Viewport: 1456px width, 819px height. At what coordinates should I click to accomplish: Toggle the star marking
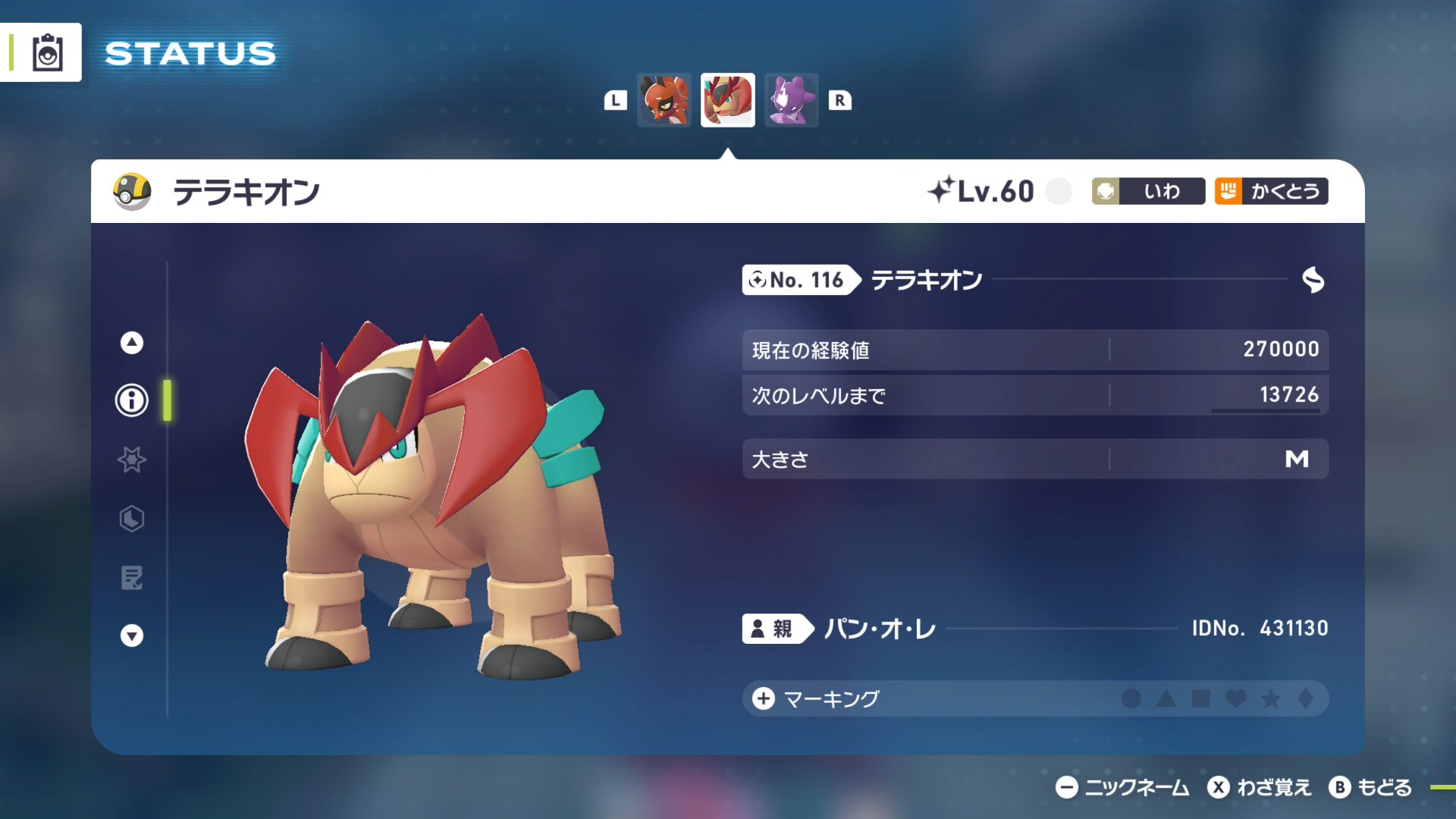(1271, 698)
